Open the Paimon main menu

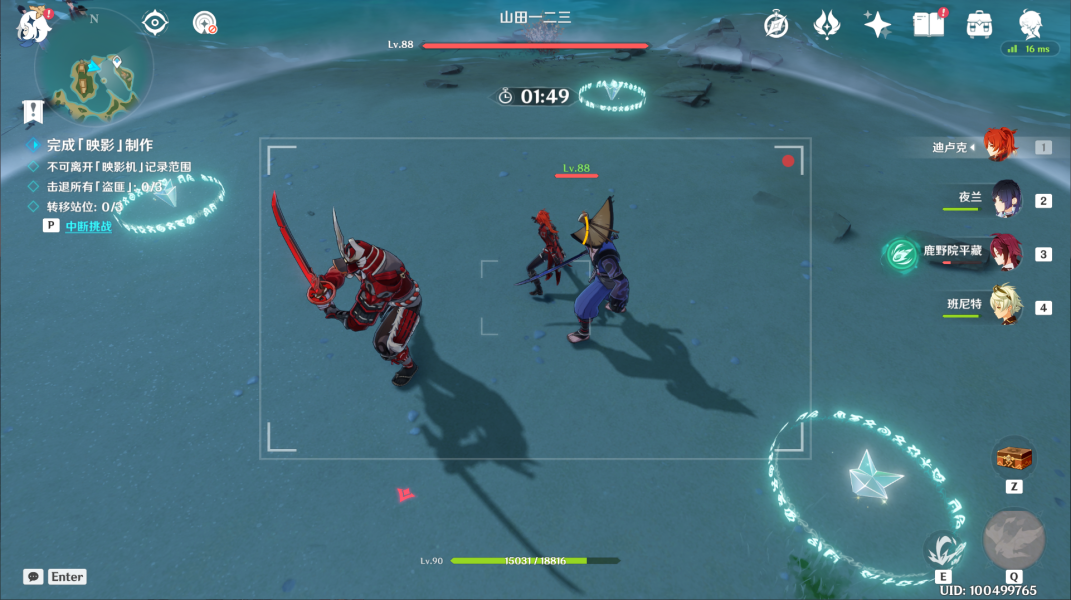34,25
